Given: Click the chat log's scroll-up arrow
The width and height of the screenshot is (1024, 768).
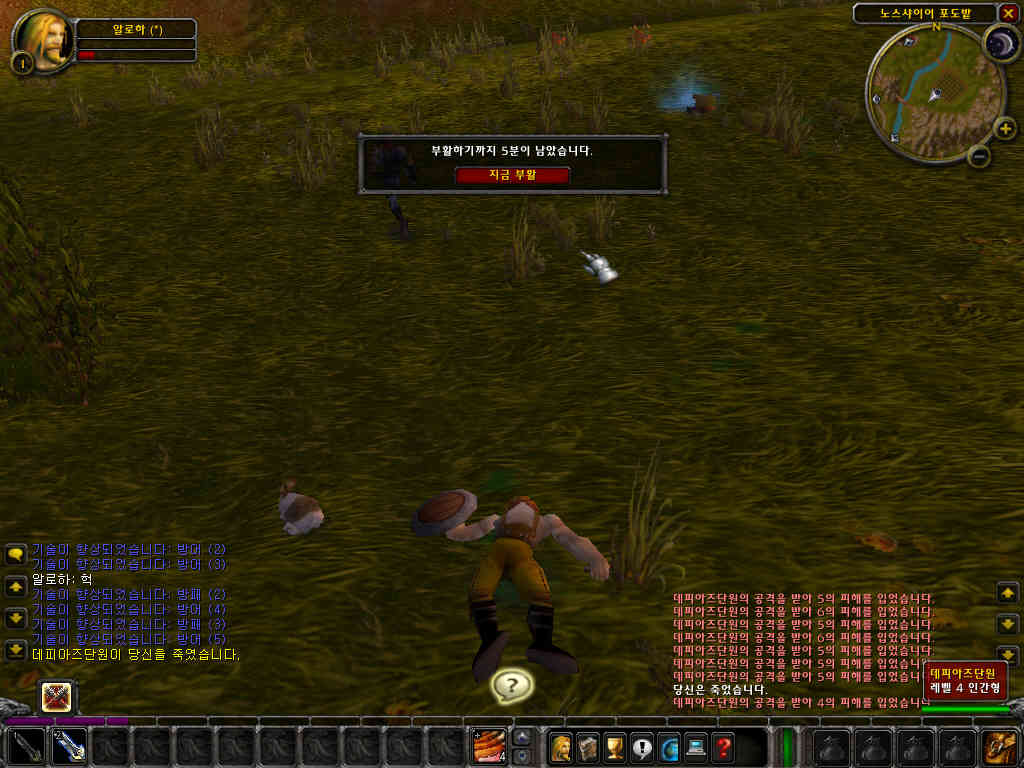Looking at the screenshot, I should click(16, 586).
